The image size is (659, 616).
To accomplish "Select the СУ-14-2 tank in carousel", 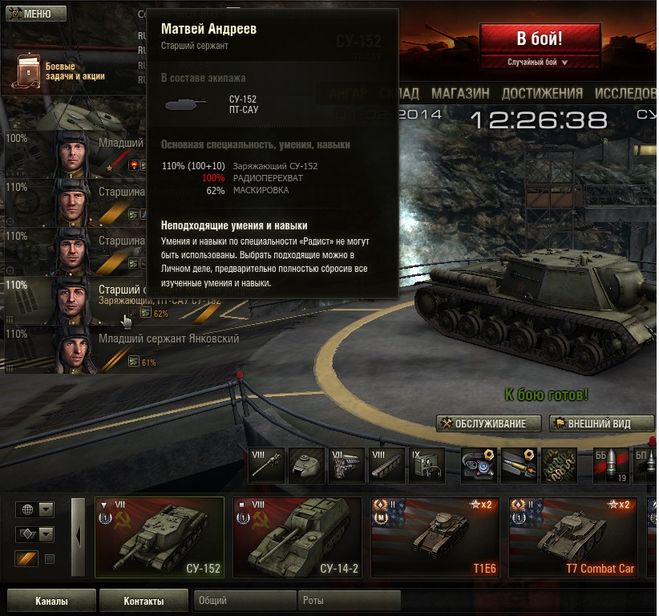I will [x=297, y=537].
